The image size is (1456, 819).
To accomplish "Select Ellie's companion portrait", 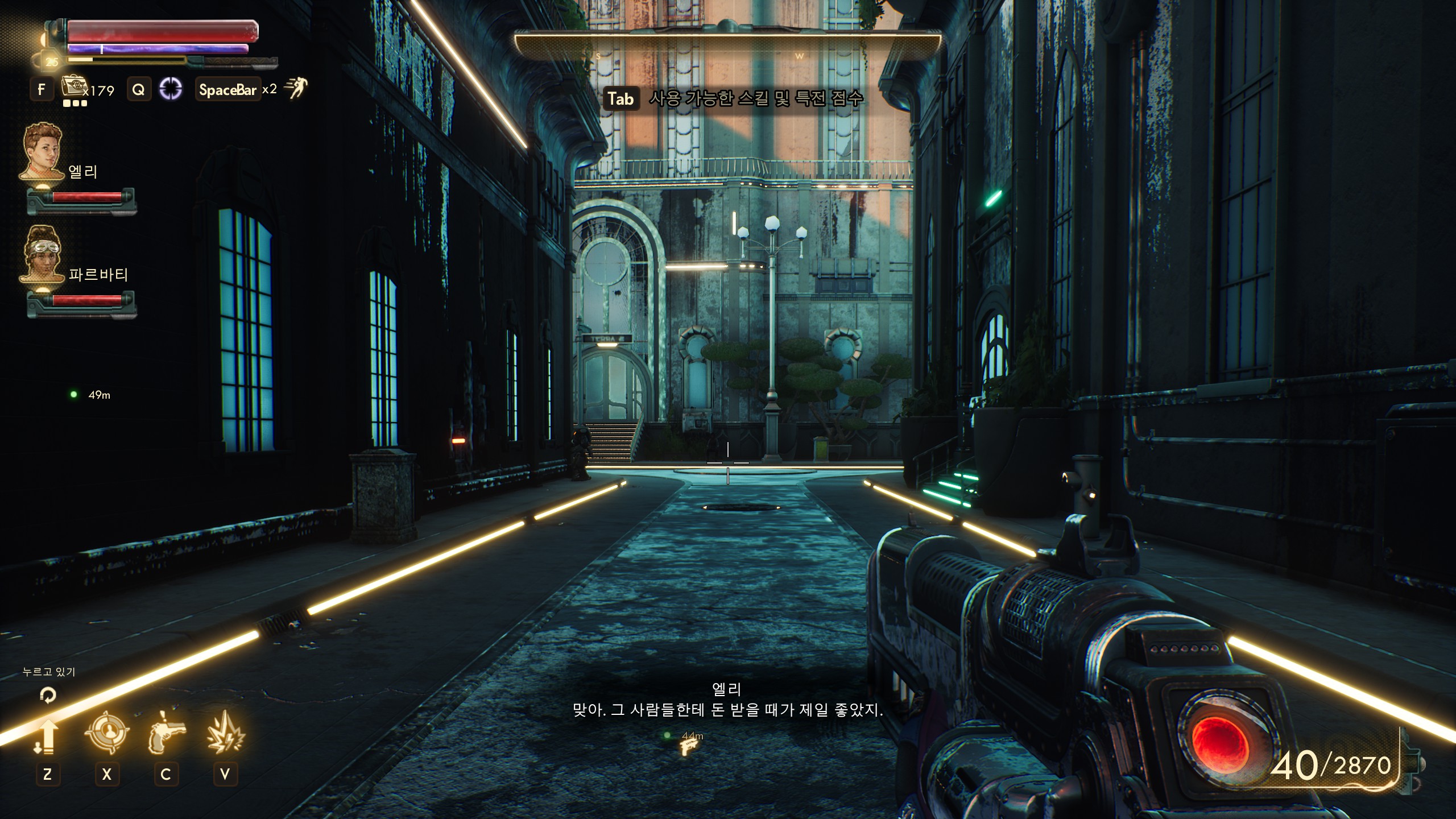I will (42, 152).
